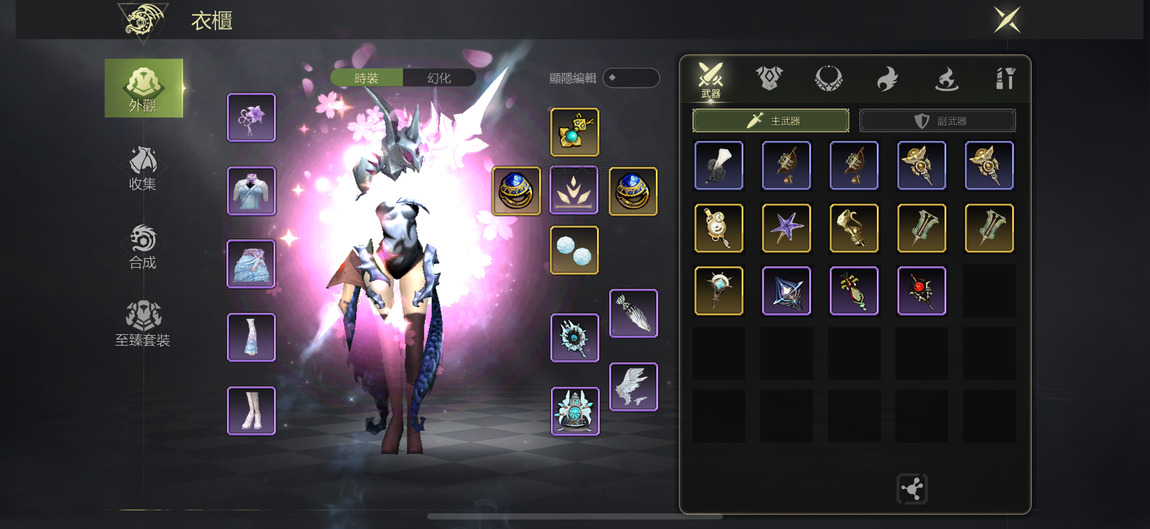
Task: Select the white wings equipment slot
Action: pos(633,387)
